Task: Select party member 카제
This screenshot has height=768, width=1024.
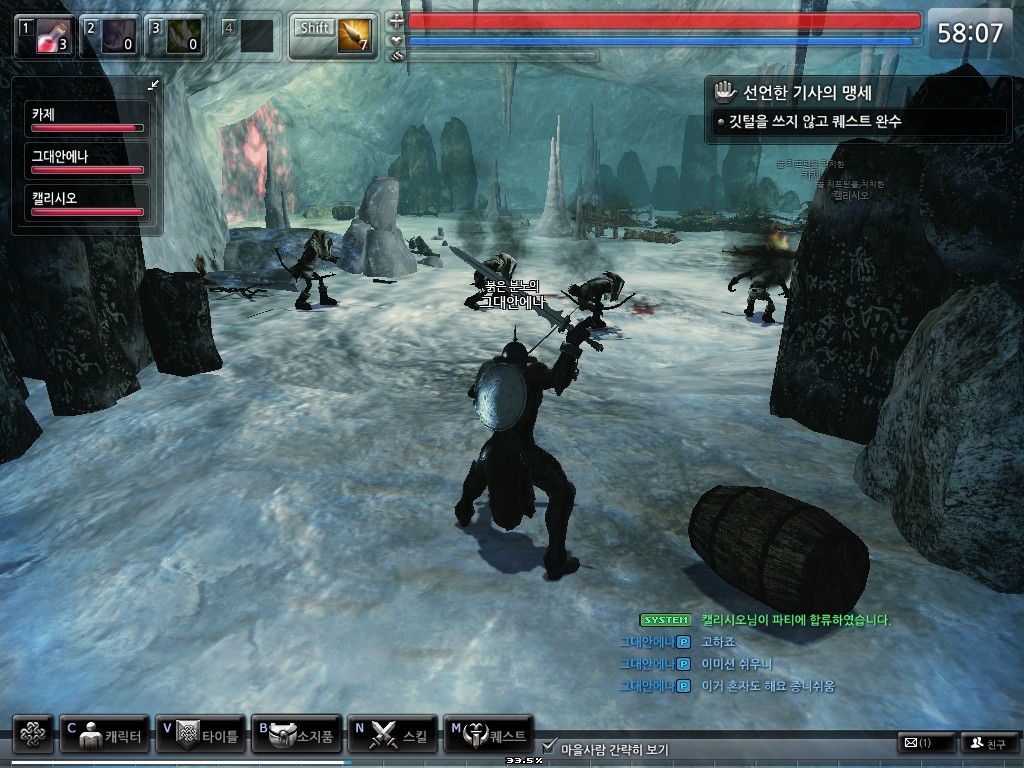Action: [x=87, y=119]
